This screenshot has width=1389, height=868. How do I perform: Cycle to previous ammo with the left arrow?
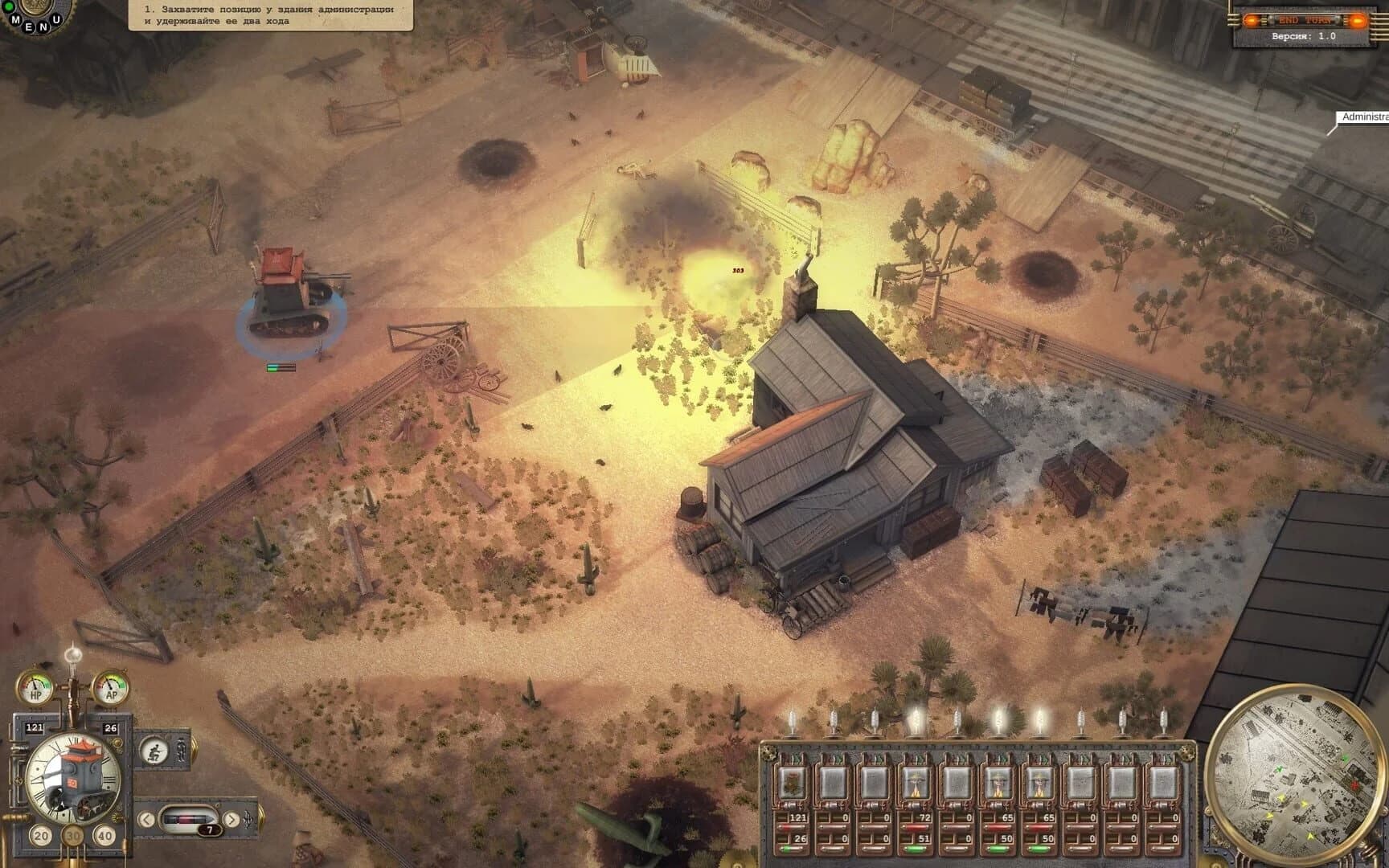[146, 819]
